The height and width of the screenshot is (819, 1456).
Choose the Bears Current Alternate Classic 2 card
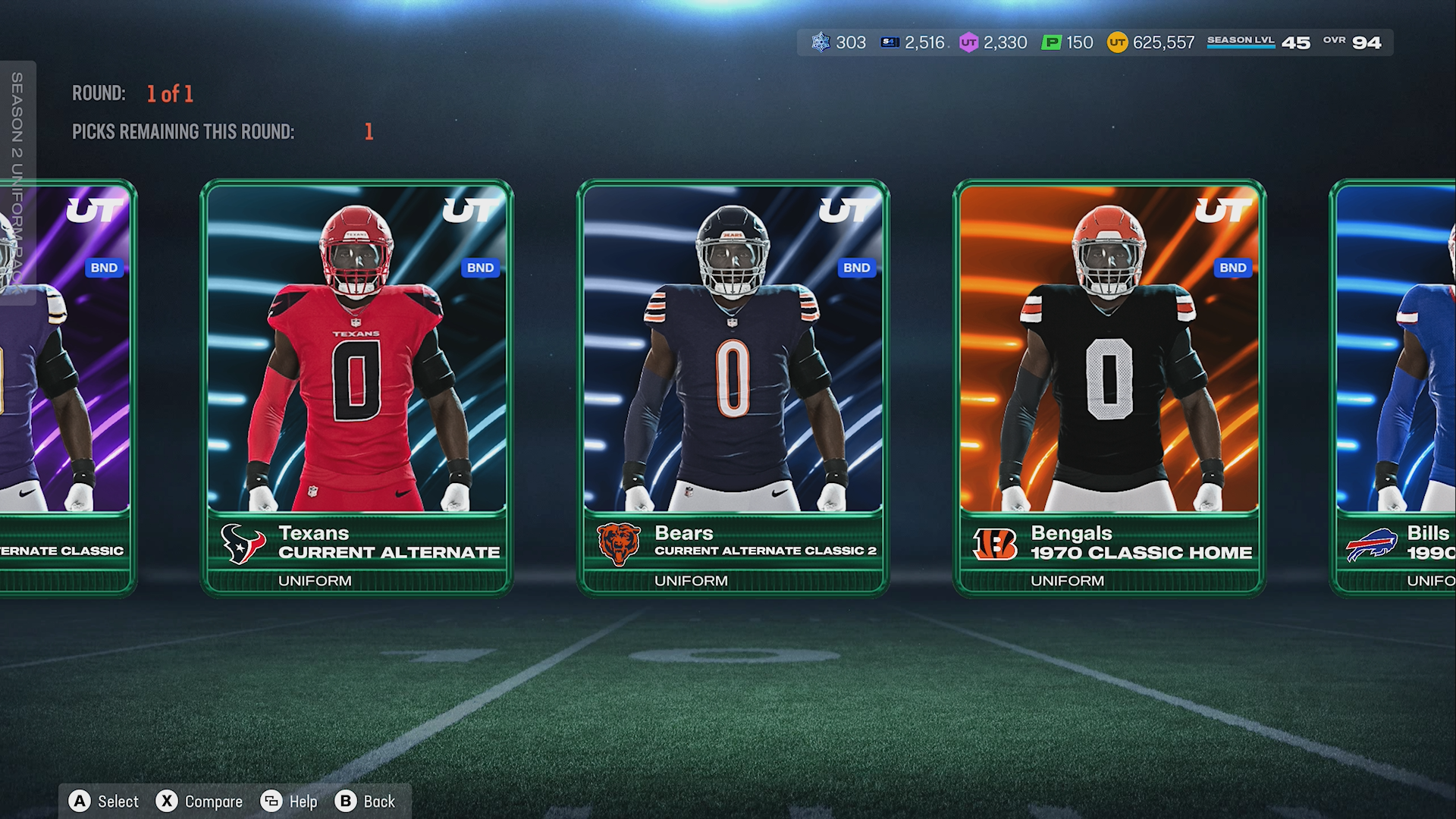pos(733,387)
